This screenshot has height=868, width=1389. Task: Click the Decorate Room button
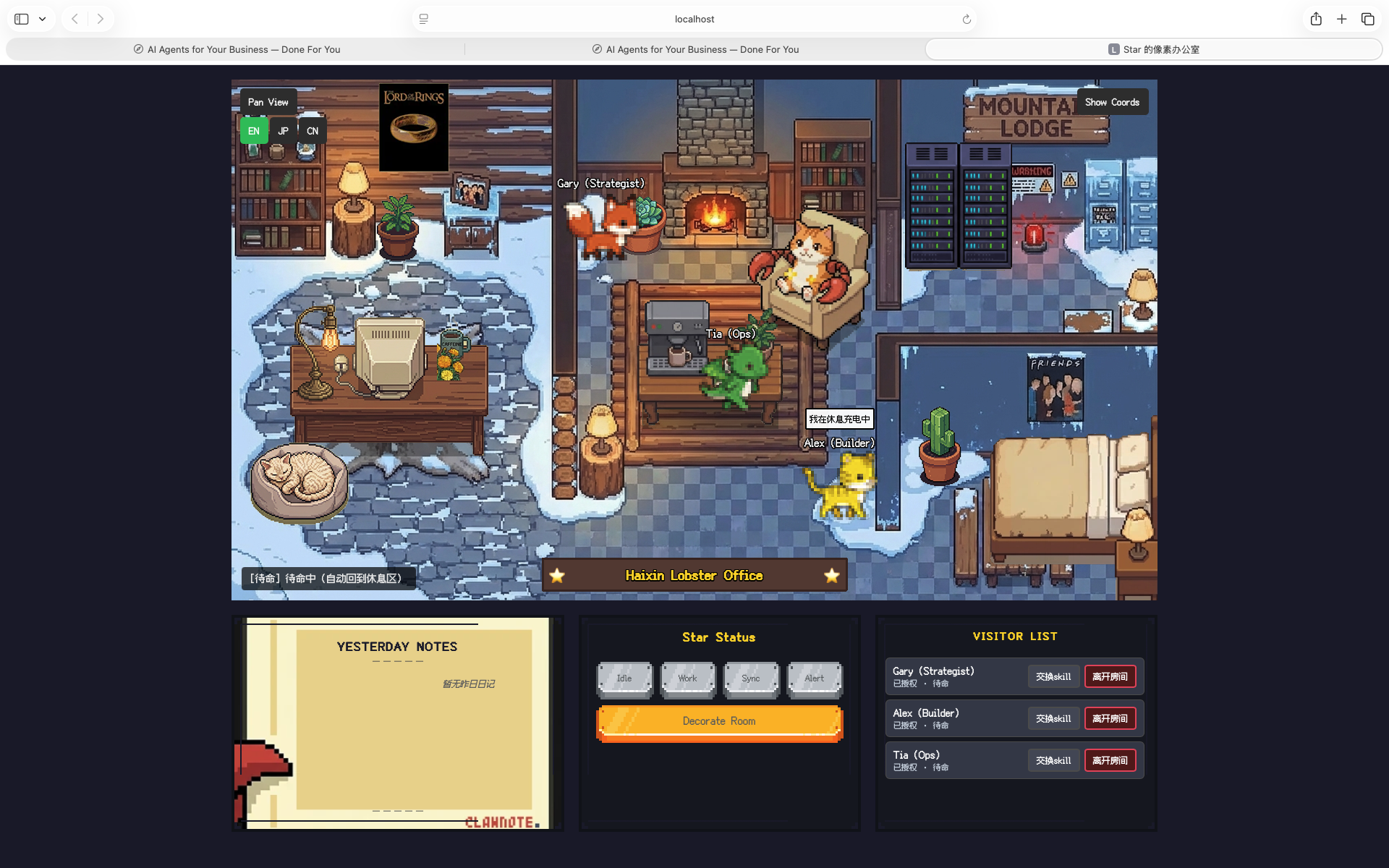(718, 721)
